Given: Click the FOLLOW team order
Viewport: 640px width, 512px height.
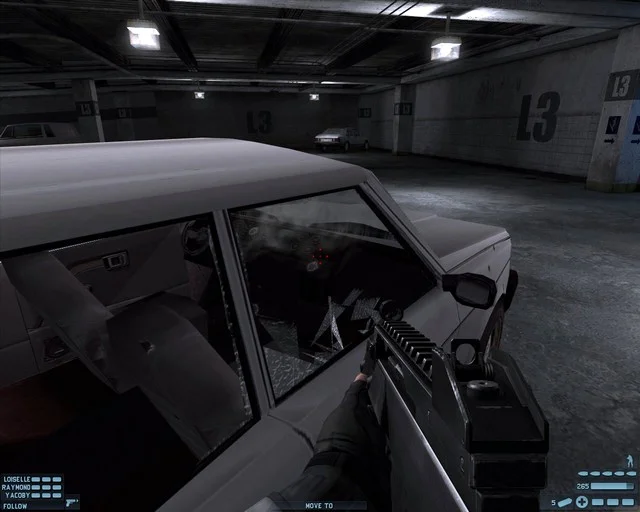Looking at the screenshot, I should [x=16, y=505].
